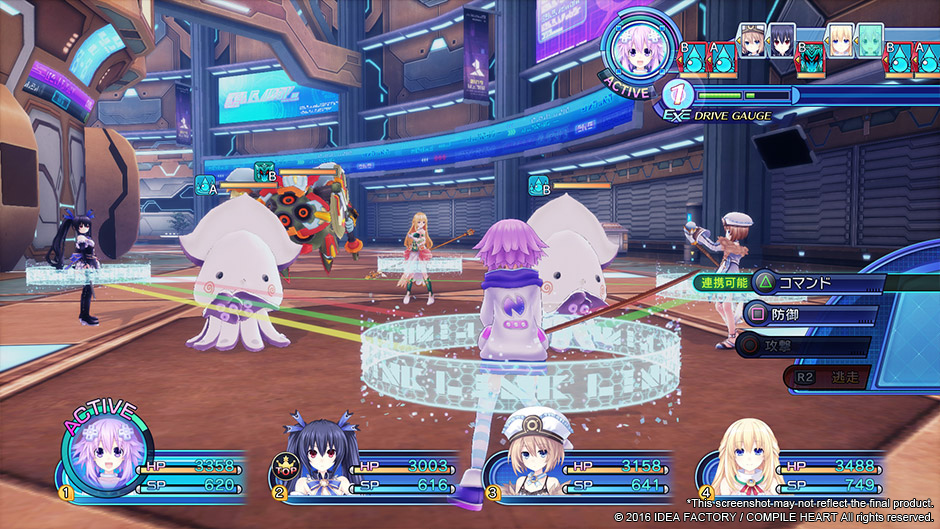Viewport: 940px width, 529px height.
Task: Click the blonde Vert turn order card
Action: coord(841,39)
